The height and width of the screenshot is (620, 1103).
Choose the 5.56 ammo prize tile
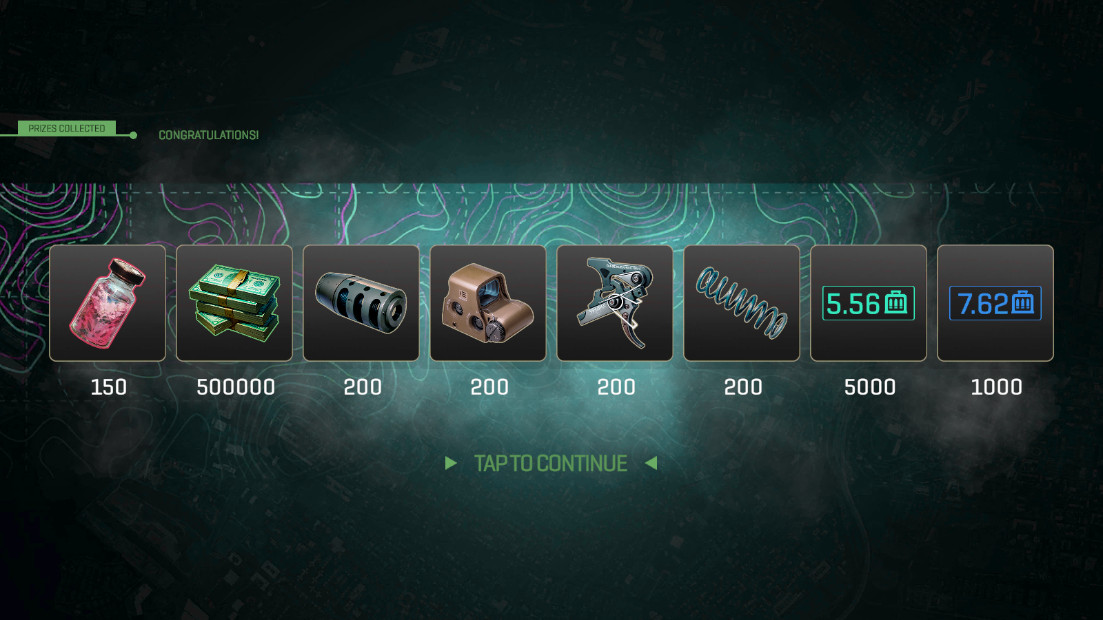coord(869,303)
